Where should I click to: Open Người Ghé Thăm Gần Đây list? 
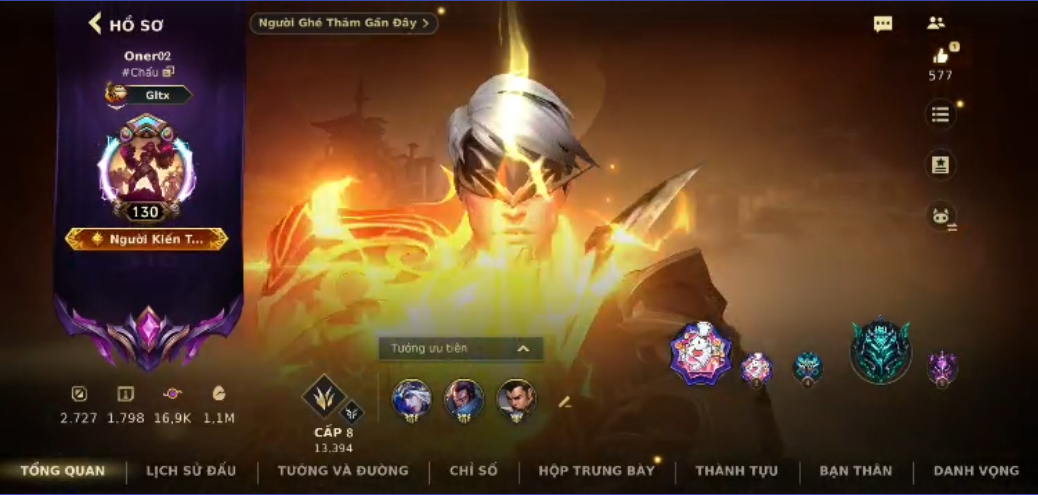(x=343, y=22)
